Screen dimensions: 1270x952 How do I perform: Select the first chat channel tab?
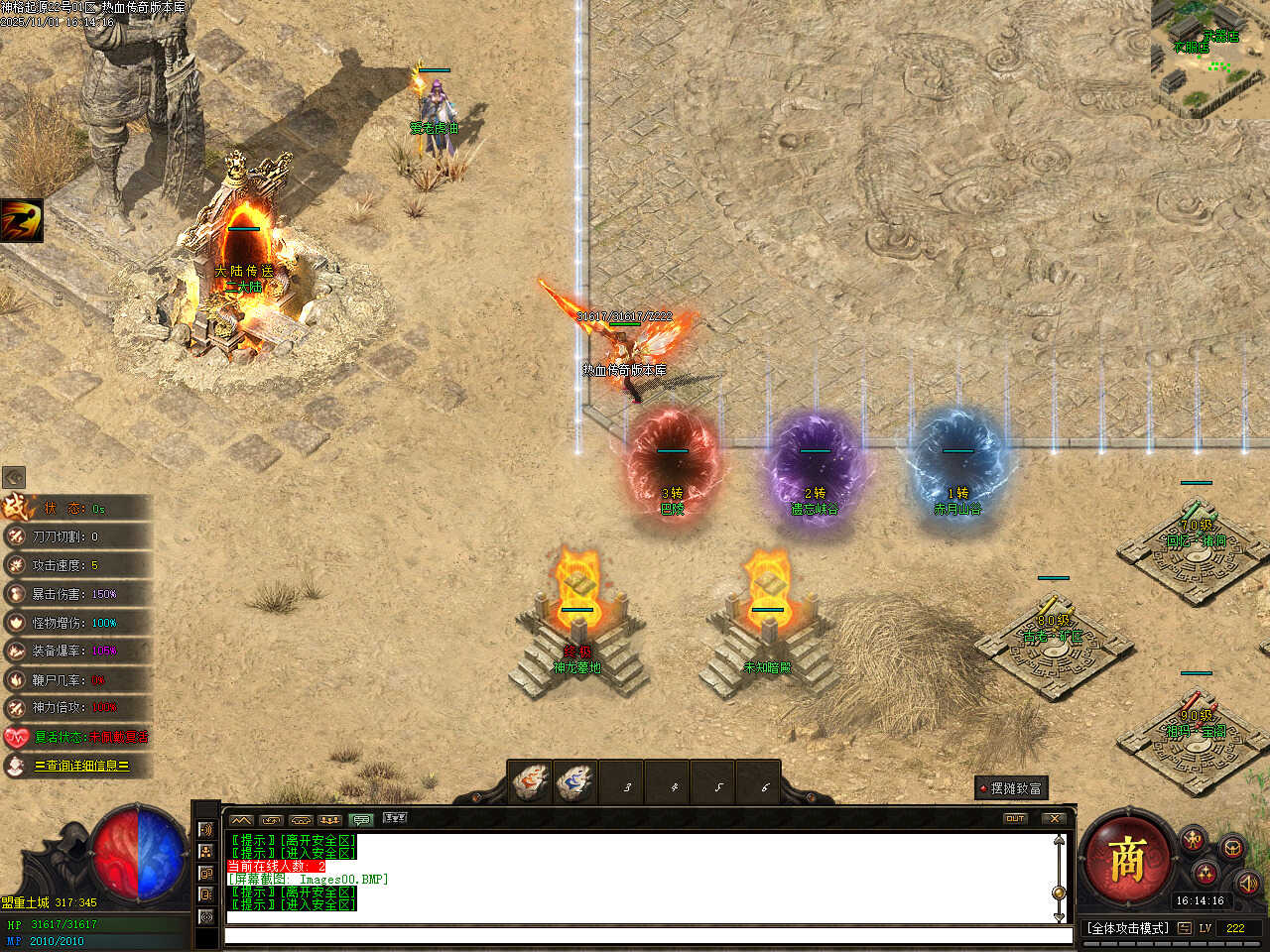pos(241,819)
